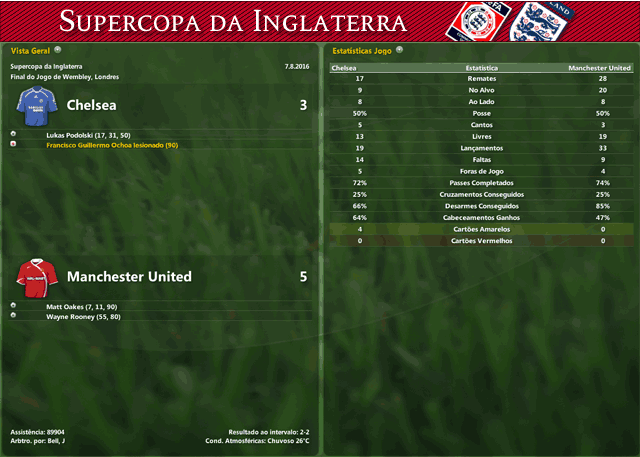Click the Estatísticas Jogo panel dropdown icon

pos(399,48)
